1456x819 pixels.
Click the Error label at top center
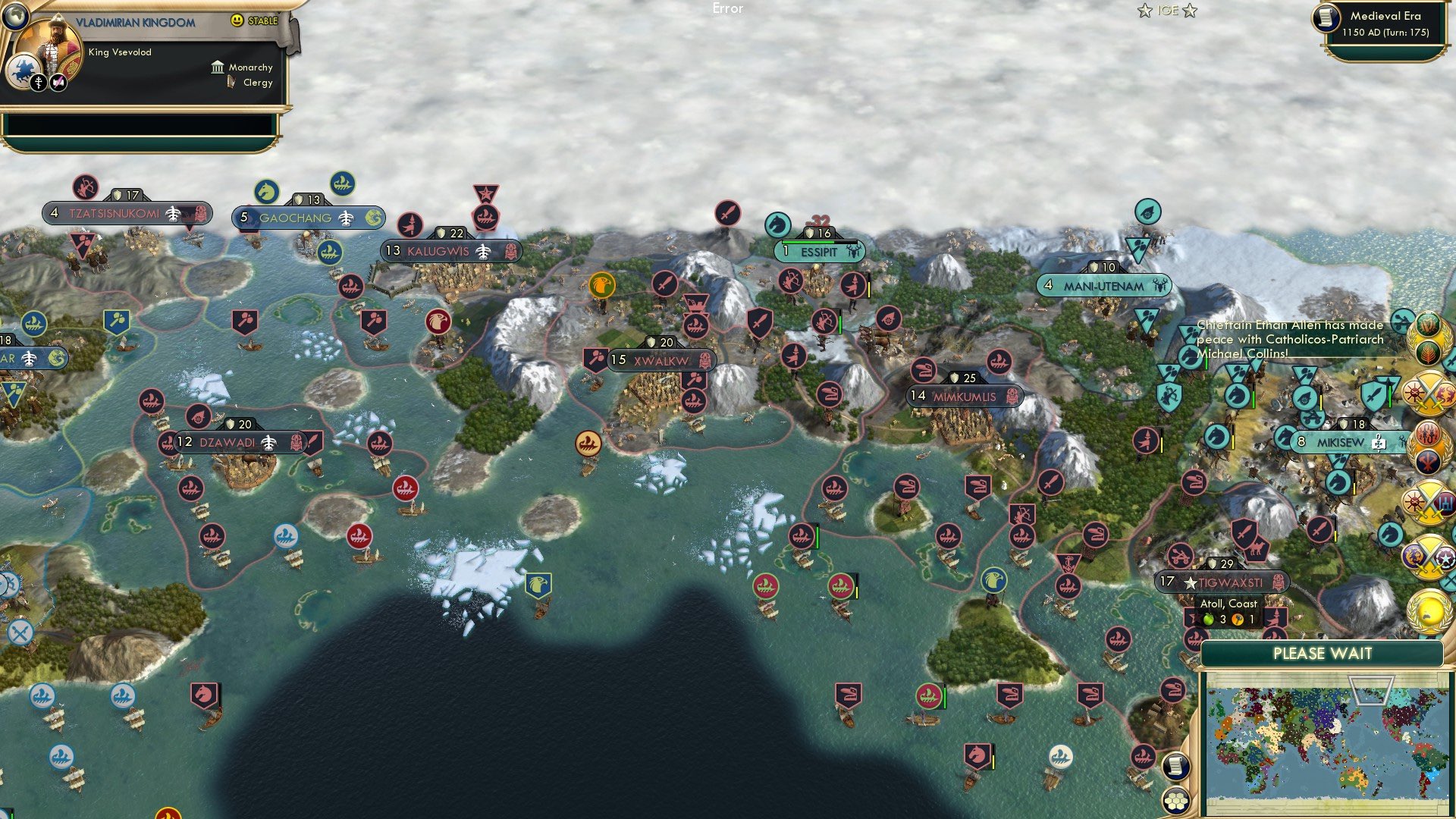[727, 8]
